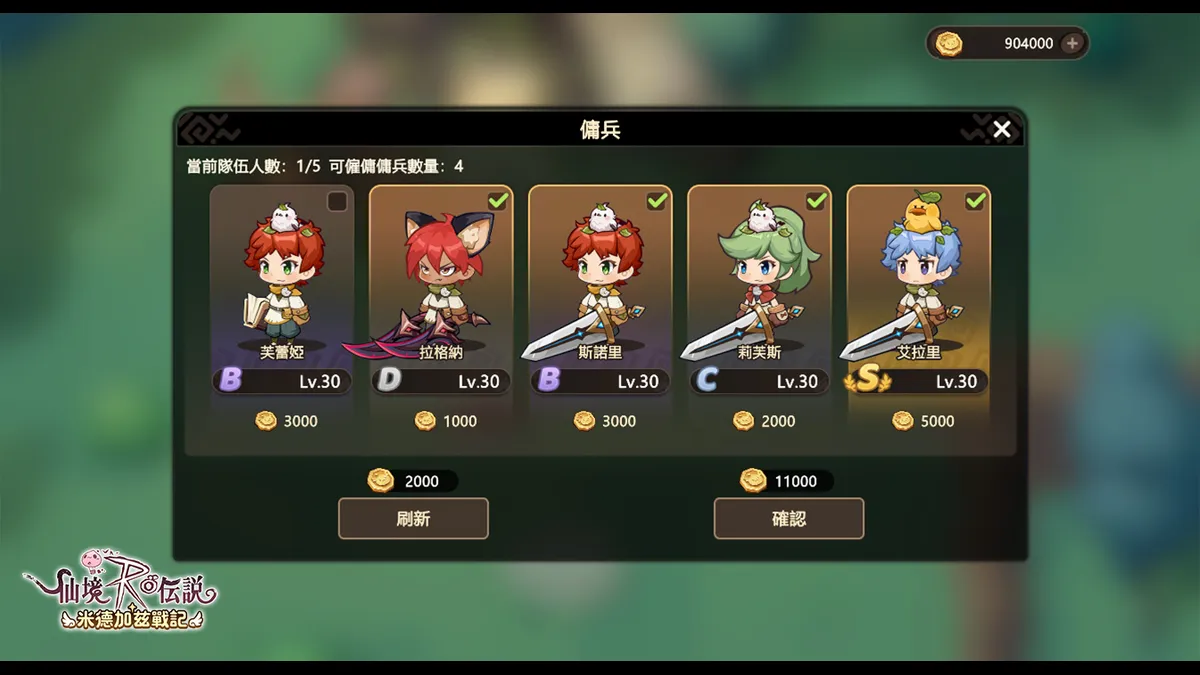Viewport: 1200px width, 675px height.
Task: Click the 刷新 refresh button
Action: (x=413, y=519)
